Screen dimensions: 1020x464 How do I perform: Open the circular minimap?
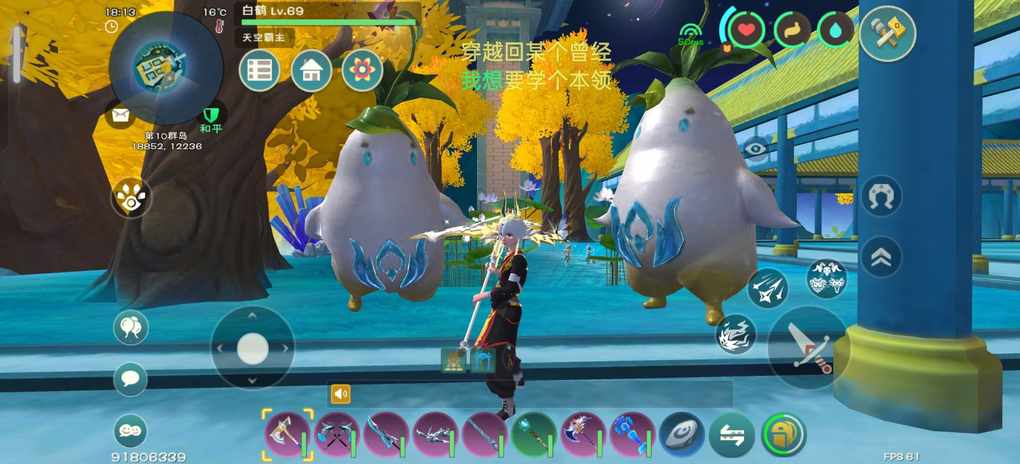point(163,67)
